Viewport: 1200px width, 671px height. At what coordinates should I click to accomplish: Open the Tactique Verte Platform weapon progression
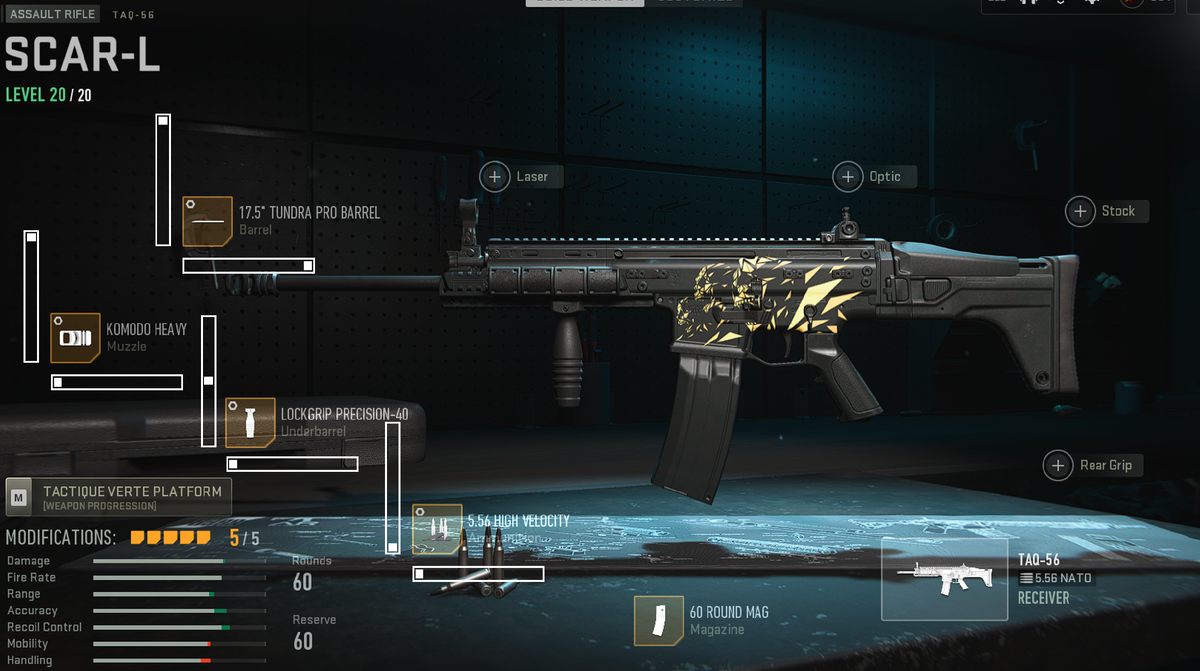[x=118, y=497]
